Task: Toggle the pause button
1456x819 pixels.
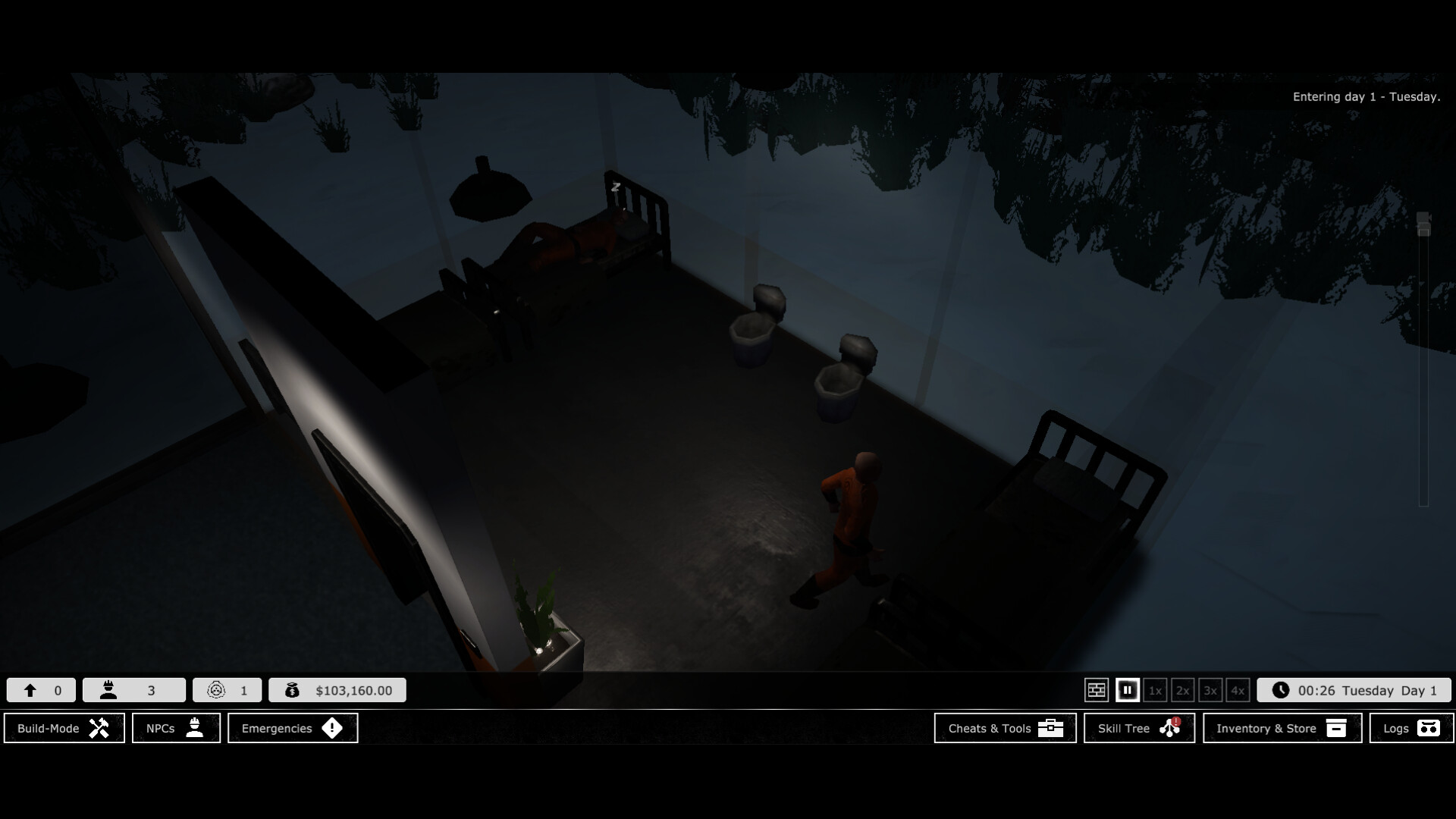Action: click(x=1127, y=690)
